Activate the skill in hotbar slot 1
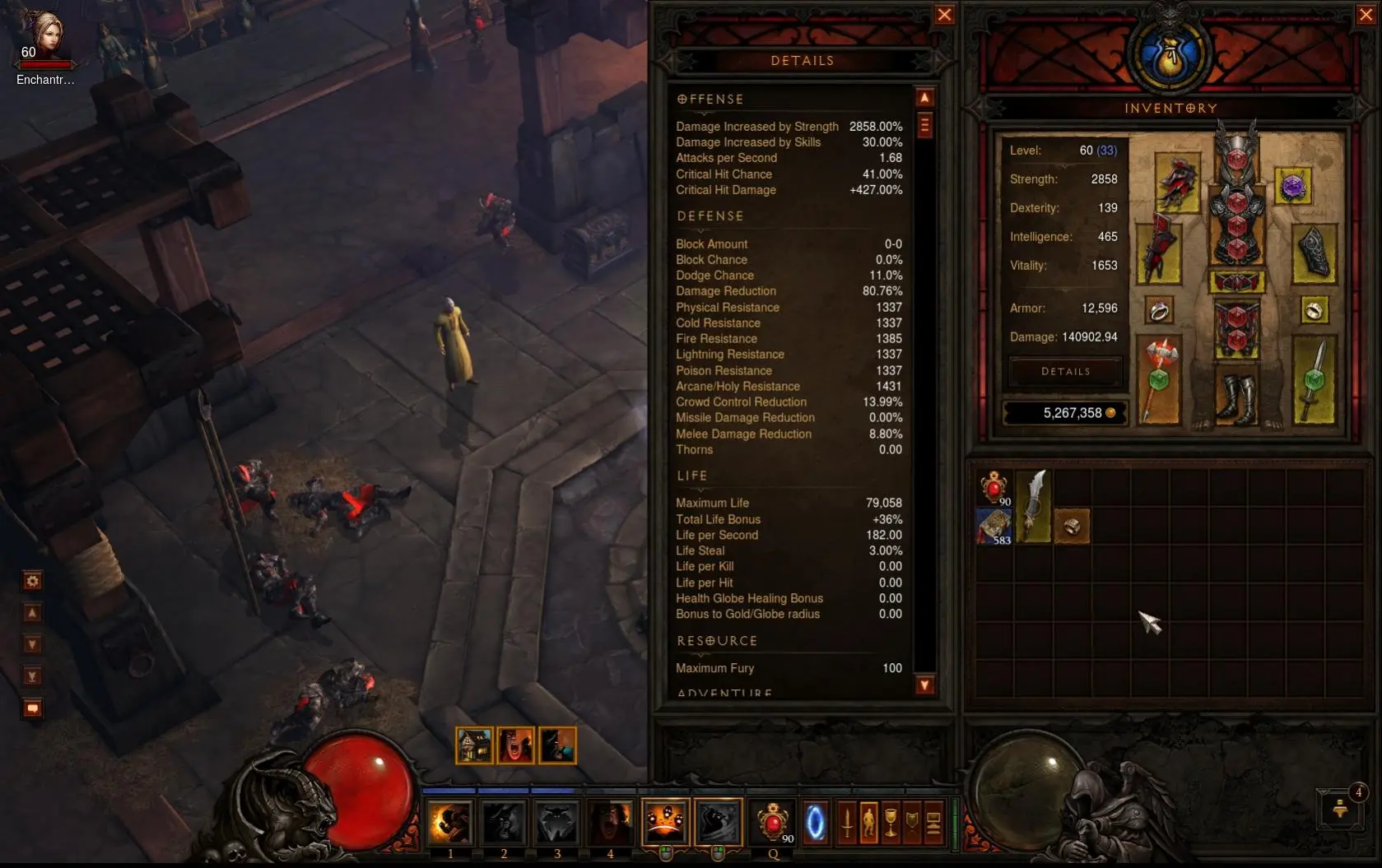 pos(450,822)
